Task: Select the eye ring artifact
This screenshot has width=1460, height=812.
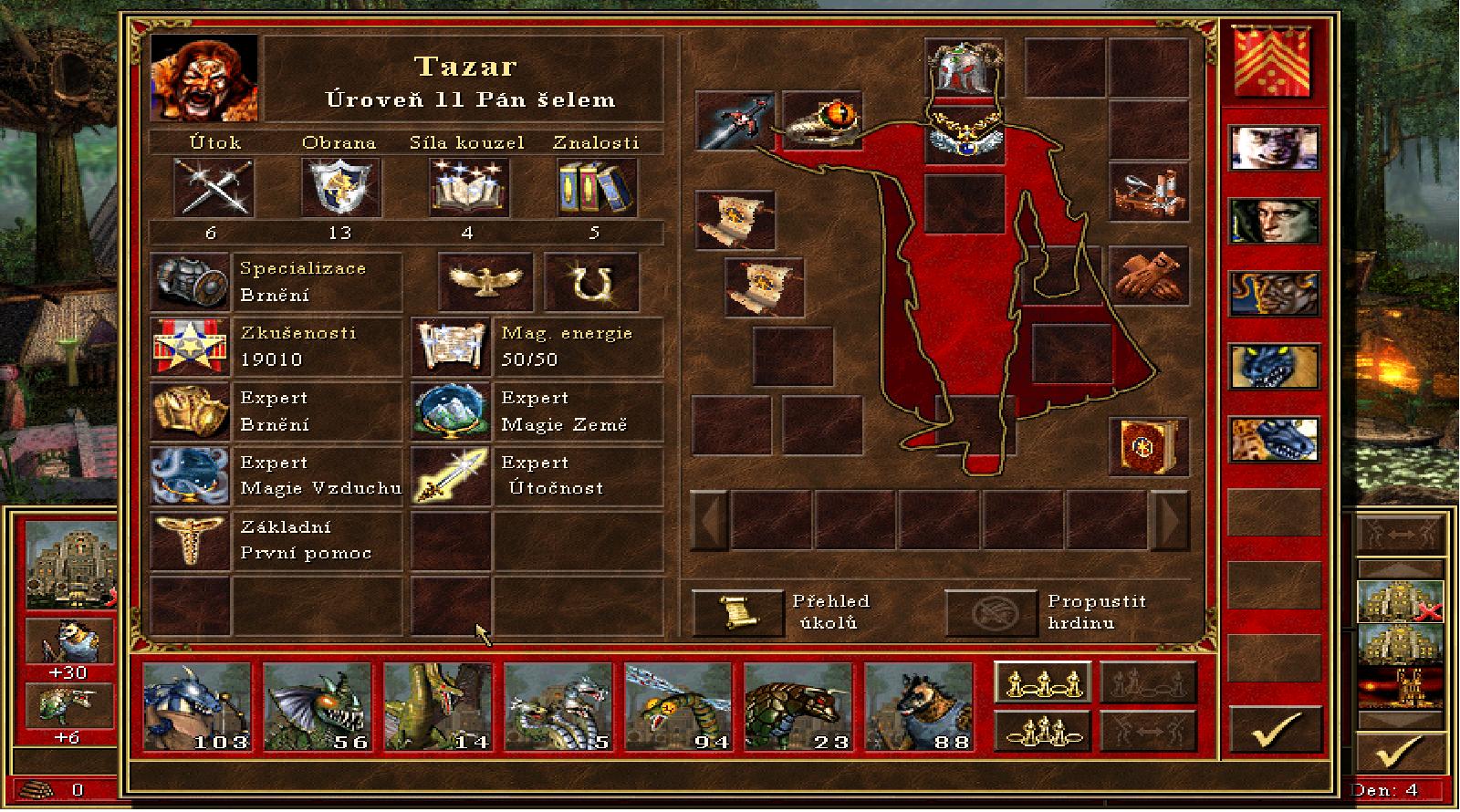Action: point(821,121)
